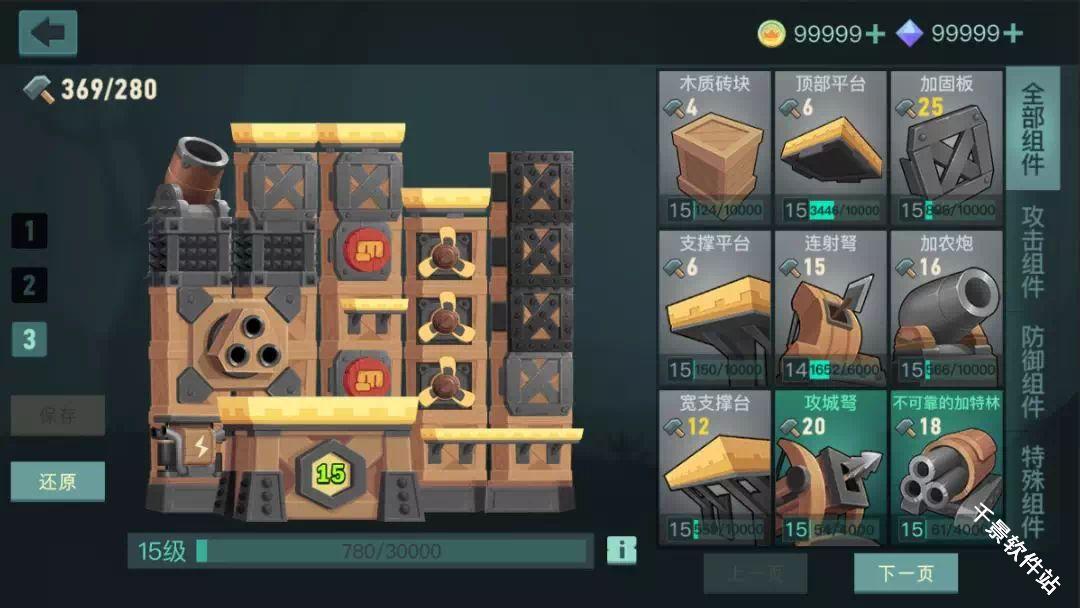Switch to the 全部组件 tab
The image size is (1080, 608).
tap(1033, 128)
